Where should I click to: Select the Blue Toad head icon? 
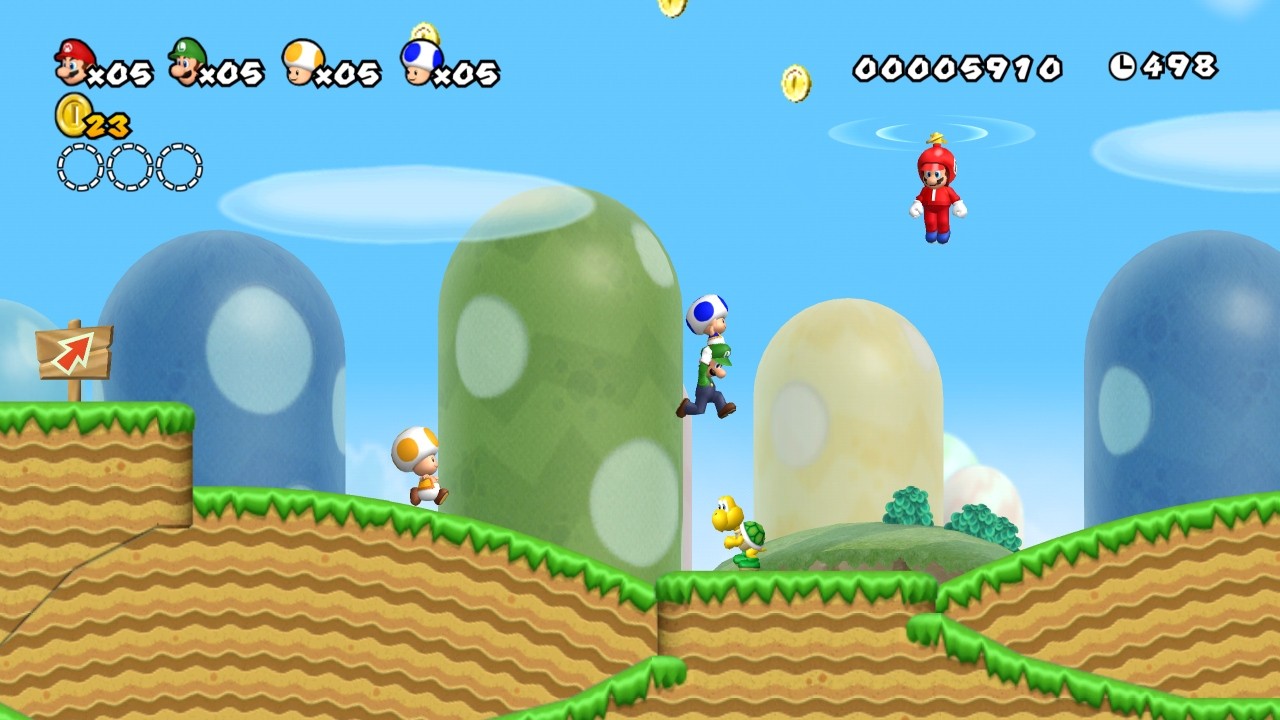click(x=418, y=62)
